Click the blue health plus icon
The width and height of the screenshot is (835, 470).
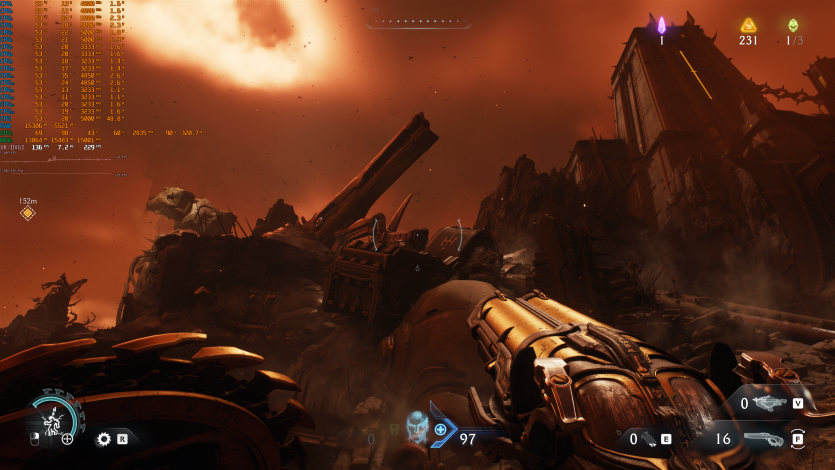click(440, 429)
